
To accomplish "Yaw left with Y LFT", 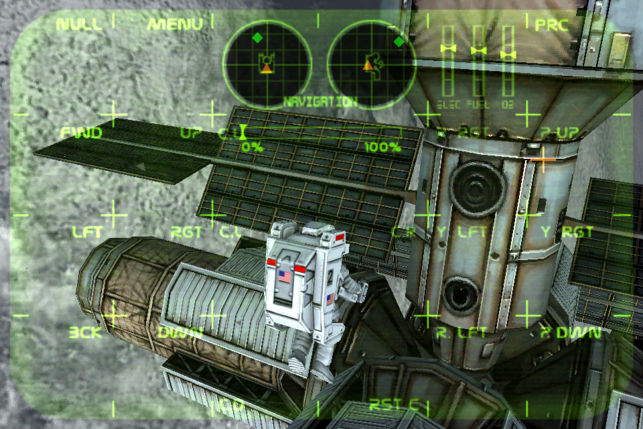I will (460, 232).
